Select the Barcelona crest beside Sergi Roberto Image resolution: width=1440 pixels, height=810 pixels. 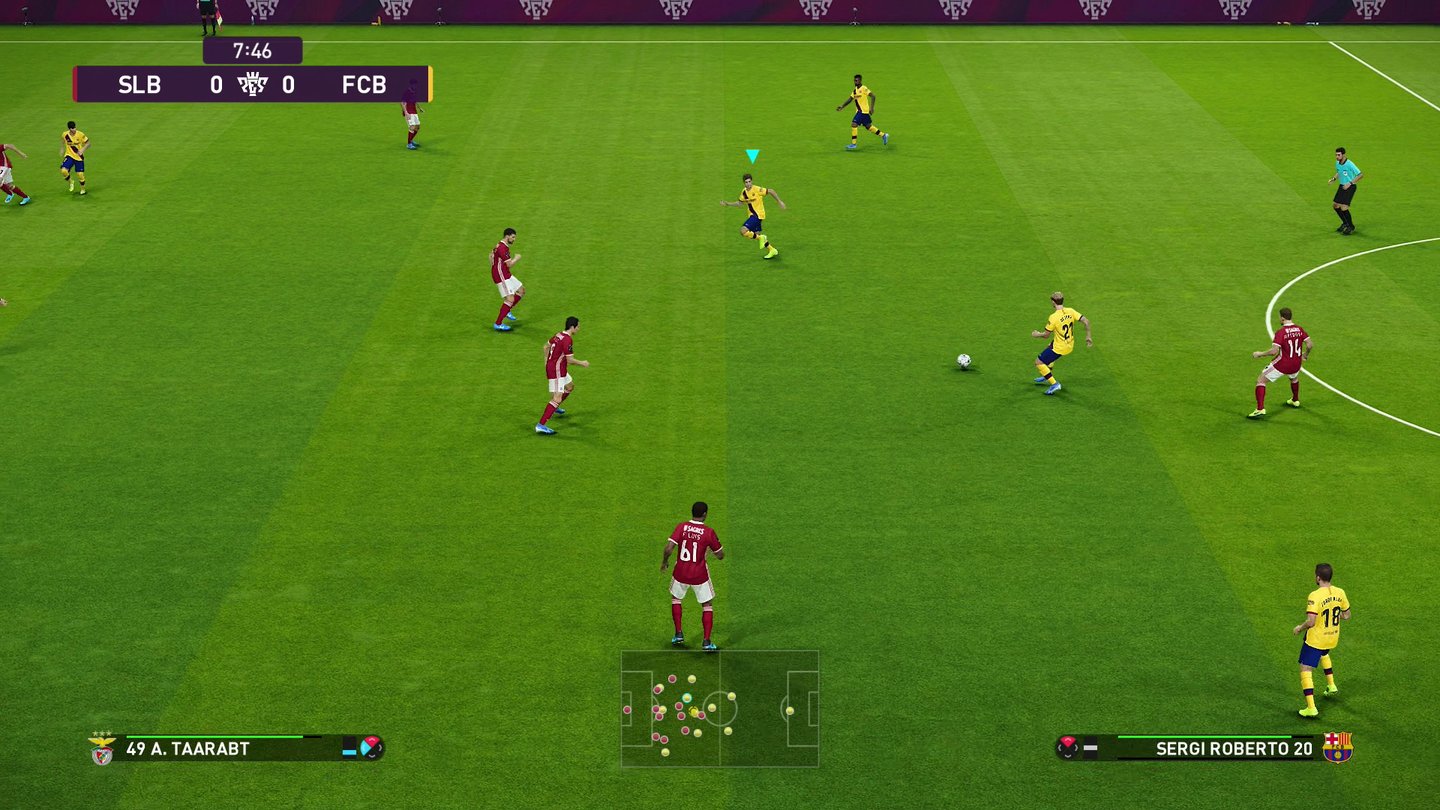click(x=1337, y=748)
